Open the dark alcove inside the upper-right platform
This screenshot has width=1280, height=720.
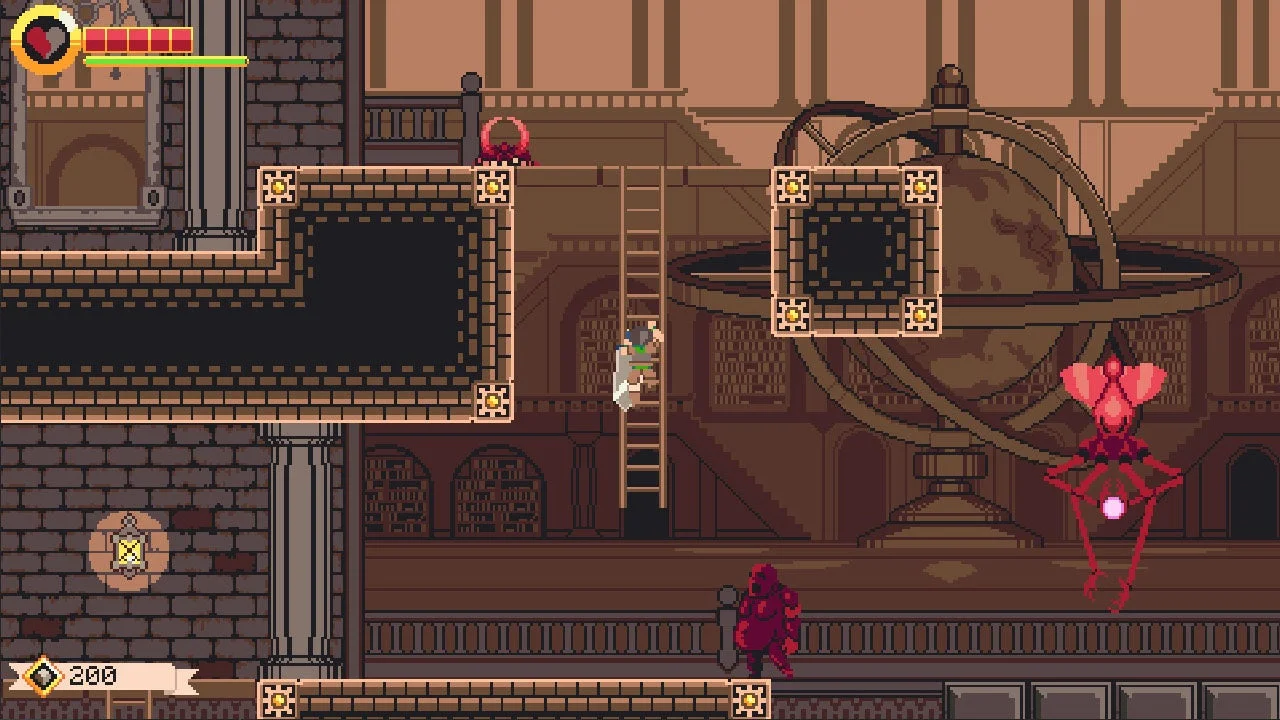tap(856, 250)
